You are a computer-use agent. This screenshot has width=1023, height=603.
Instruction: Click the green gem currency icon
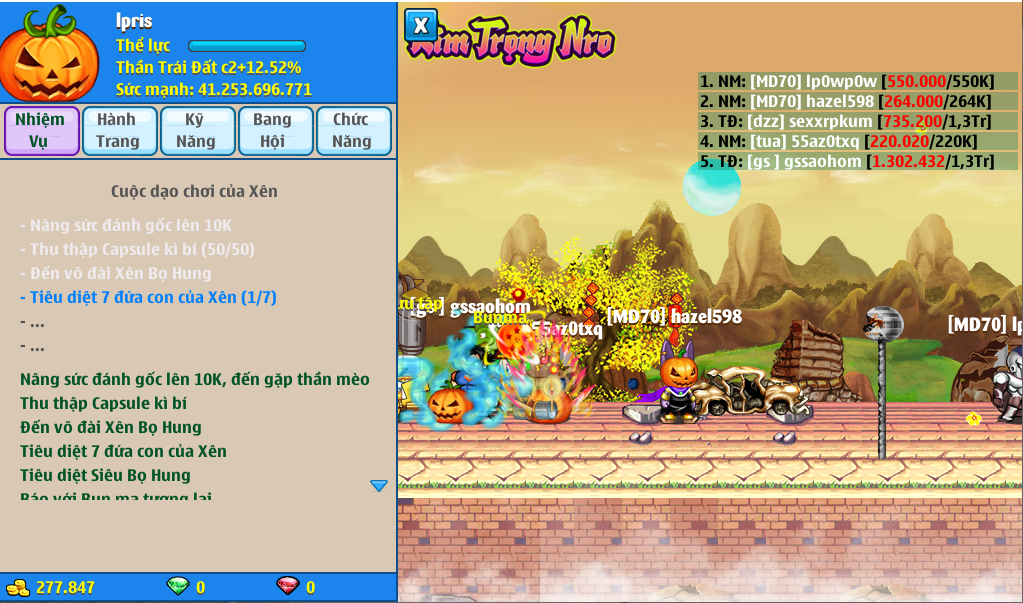pos(177,587)
